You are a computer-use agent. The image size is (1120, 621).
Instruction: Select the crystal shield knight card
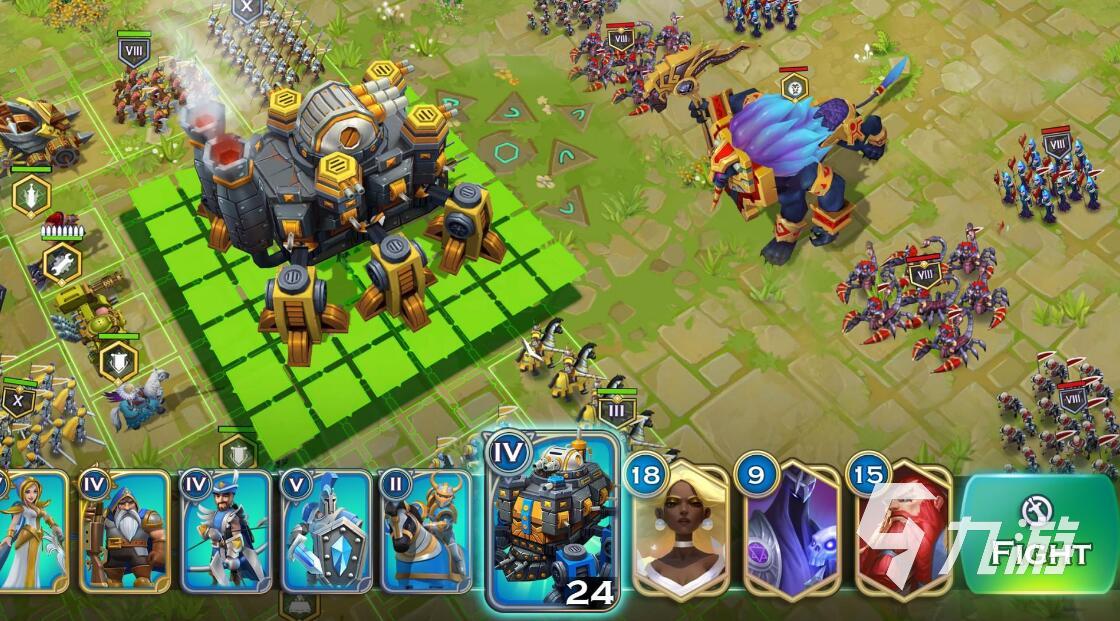[327, 532]
